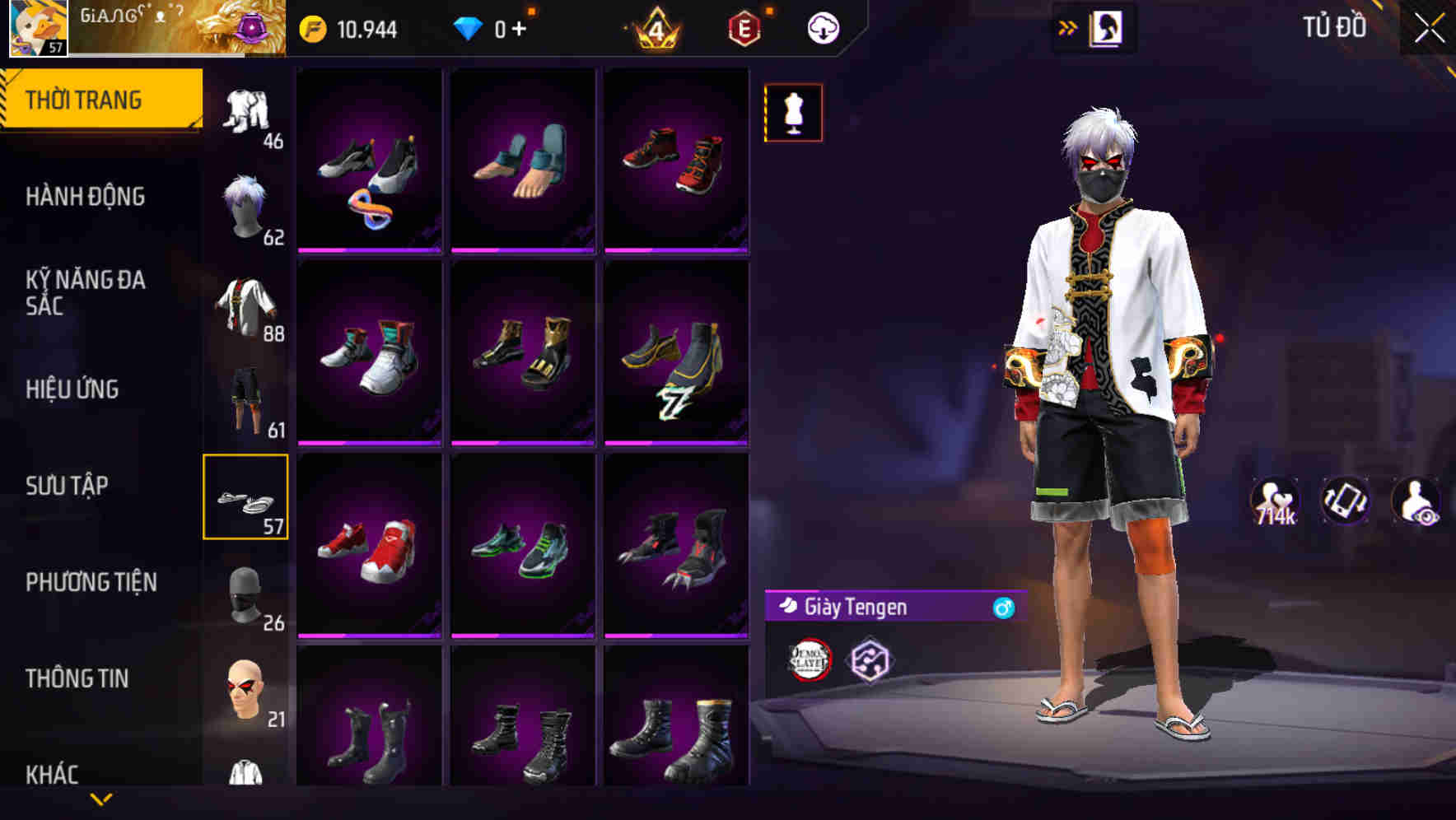The width and height of the screenshot is (1456, 820).
Task: Switch to the HÀNH ĐỘNG tab
Action: pos(85,196)
